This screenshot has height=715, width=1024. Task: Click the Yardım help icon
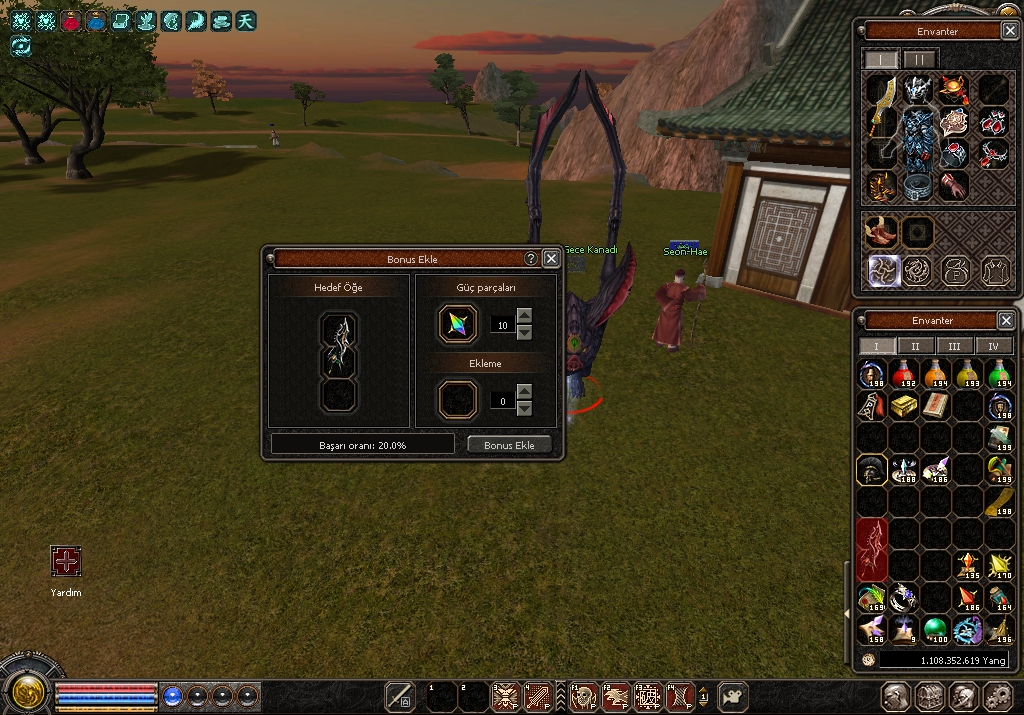[x=66, y=562]
